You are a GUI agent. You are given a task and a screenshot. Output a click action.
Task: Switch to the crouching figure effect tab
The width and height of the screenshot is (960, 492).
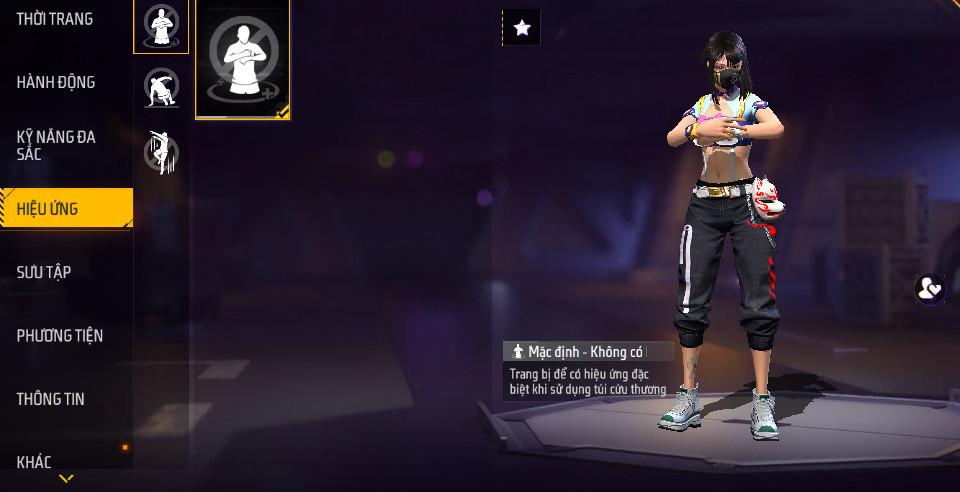click(161, 88)
